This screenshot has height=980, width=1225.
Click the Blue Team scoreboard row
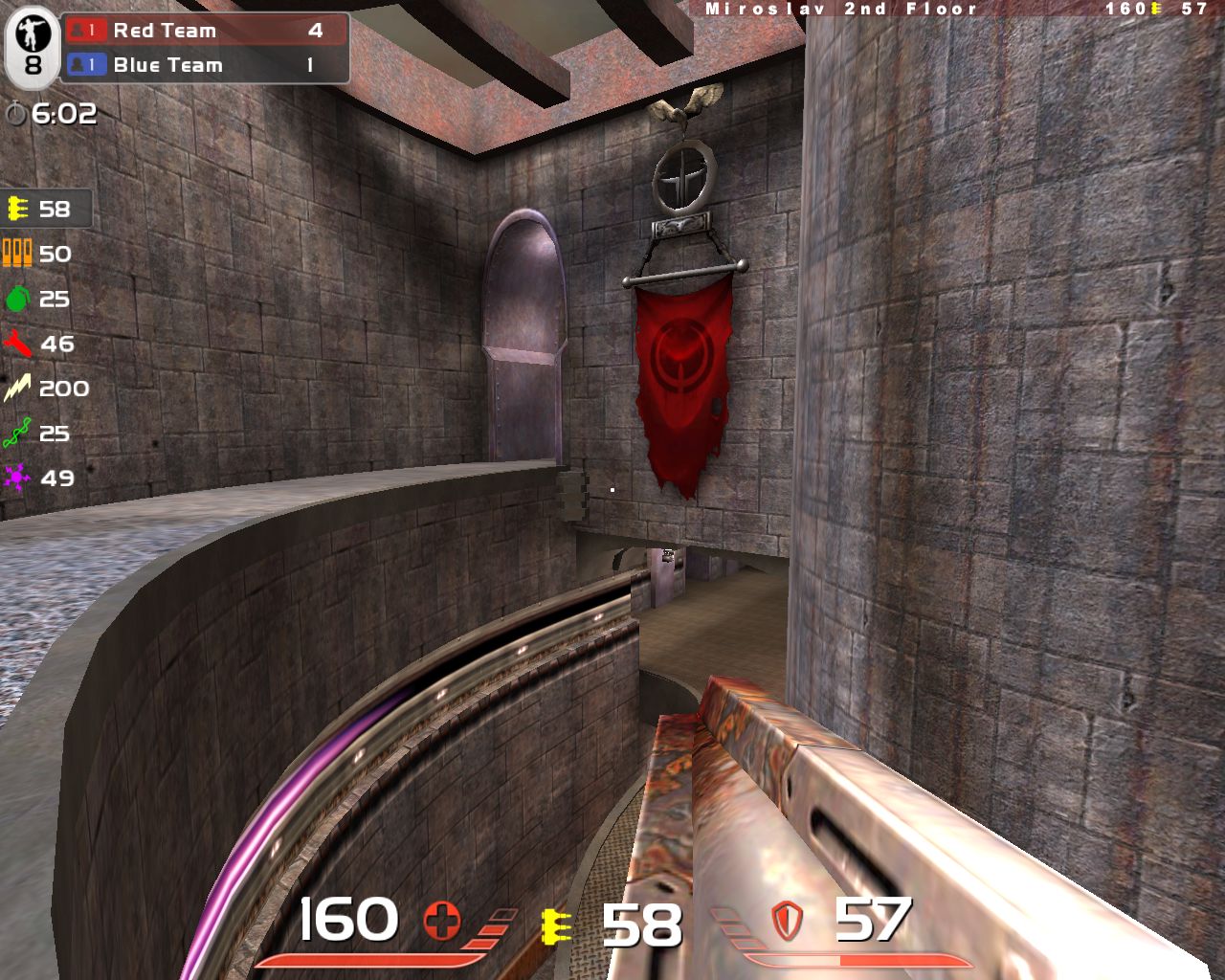pyautogui.click(x=205, y=65)
